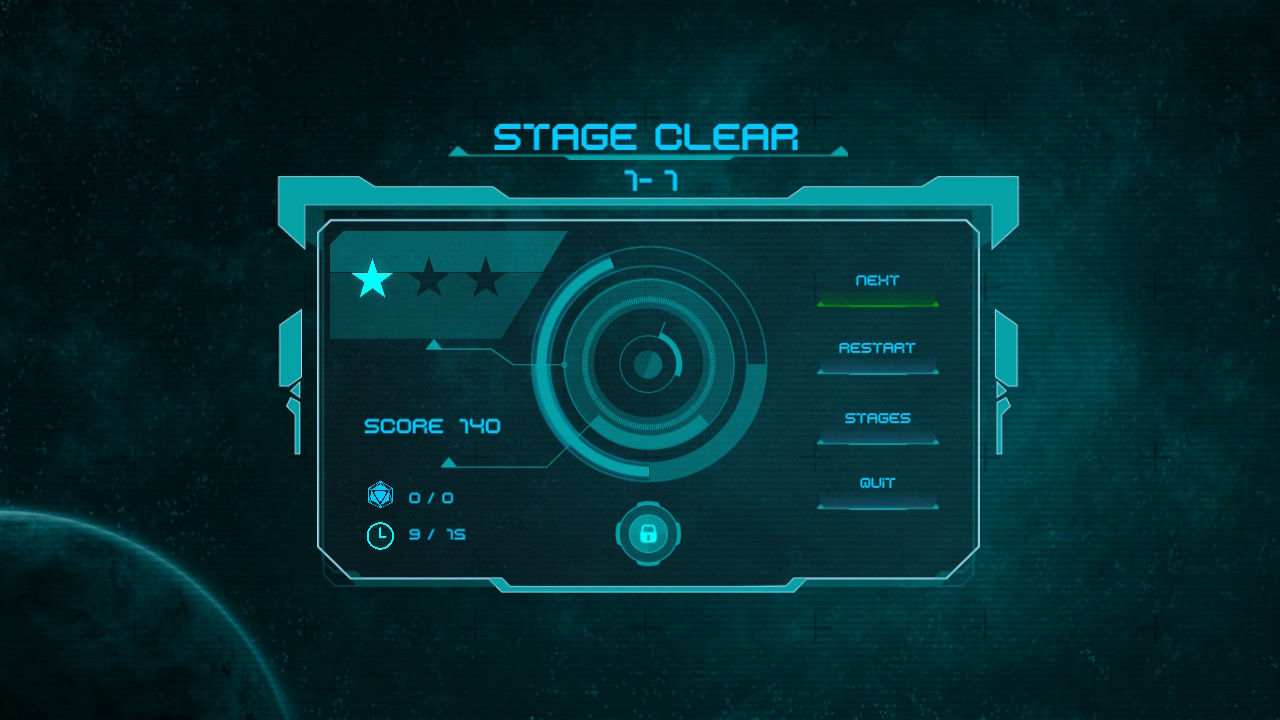The height and width of the screenshot is (720, 1280).
Task: Click the SCORE 140 text
Action: coord(432,426)
